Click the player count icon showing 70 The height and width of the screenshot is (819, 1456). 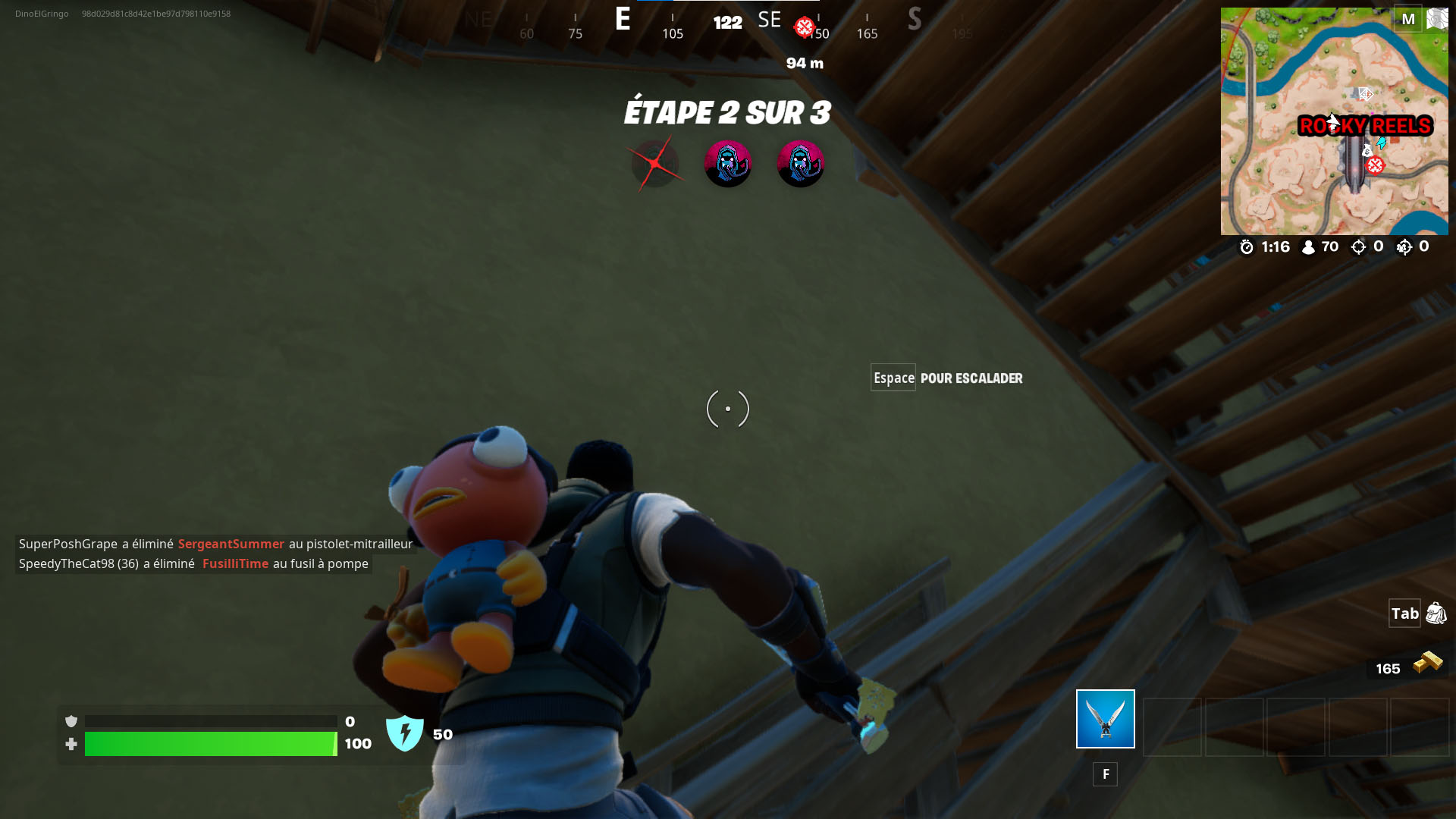[x=1308, y=246]
